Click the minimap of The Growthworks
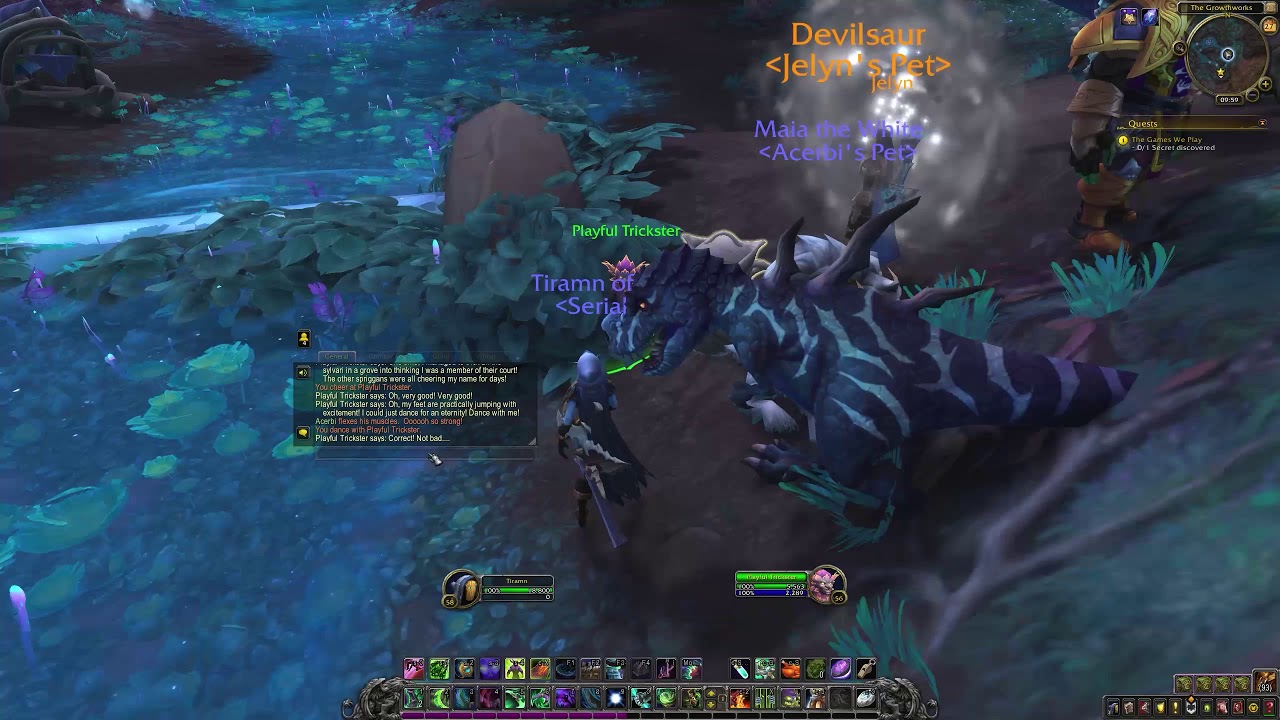Screen dimensions: 1280x720 pyautogui.click(x=1227, y=55)
